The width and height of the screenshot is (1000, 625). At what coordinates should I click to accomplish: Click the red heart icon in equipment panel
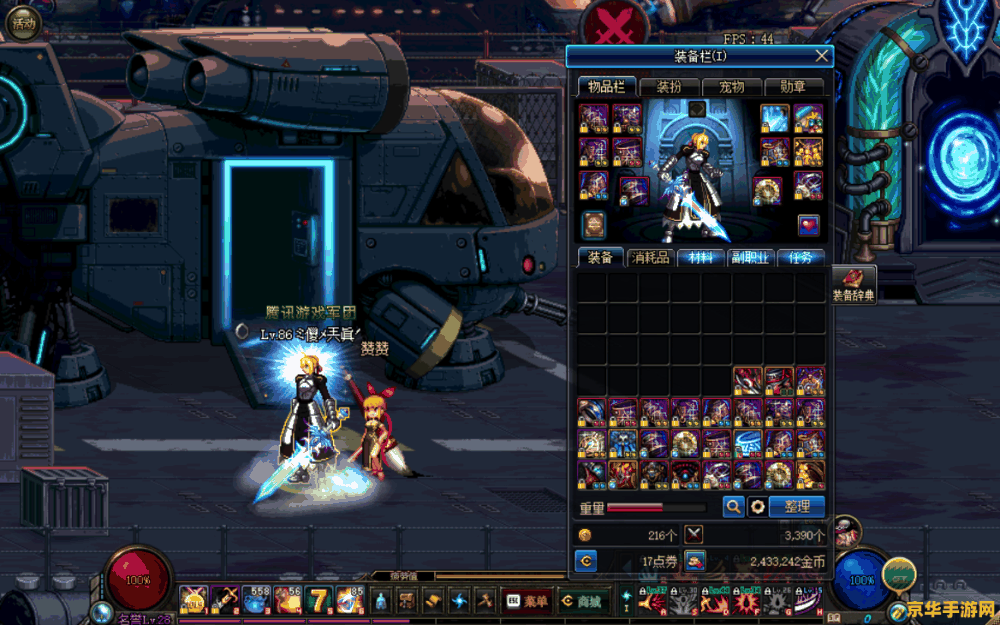[808, 225]
